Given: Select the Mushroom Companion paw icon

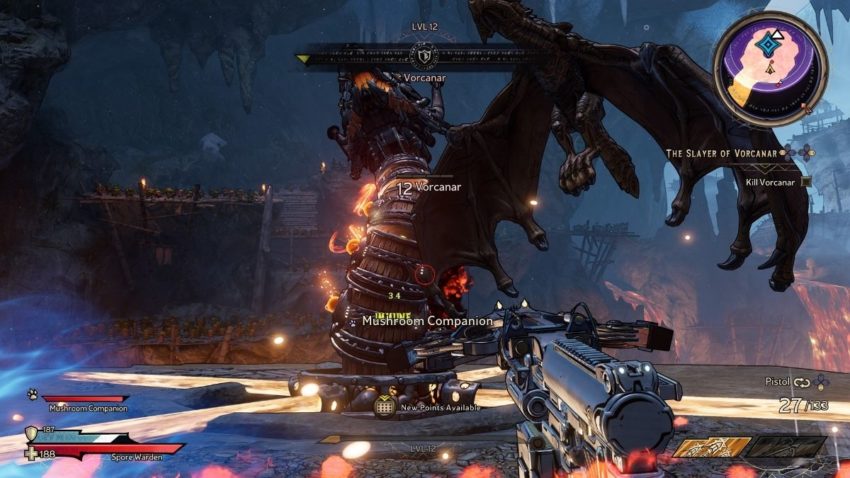Looking at the screenshot, I should pos(32,394).
